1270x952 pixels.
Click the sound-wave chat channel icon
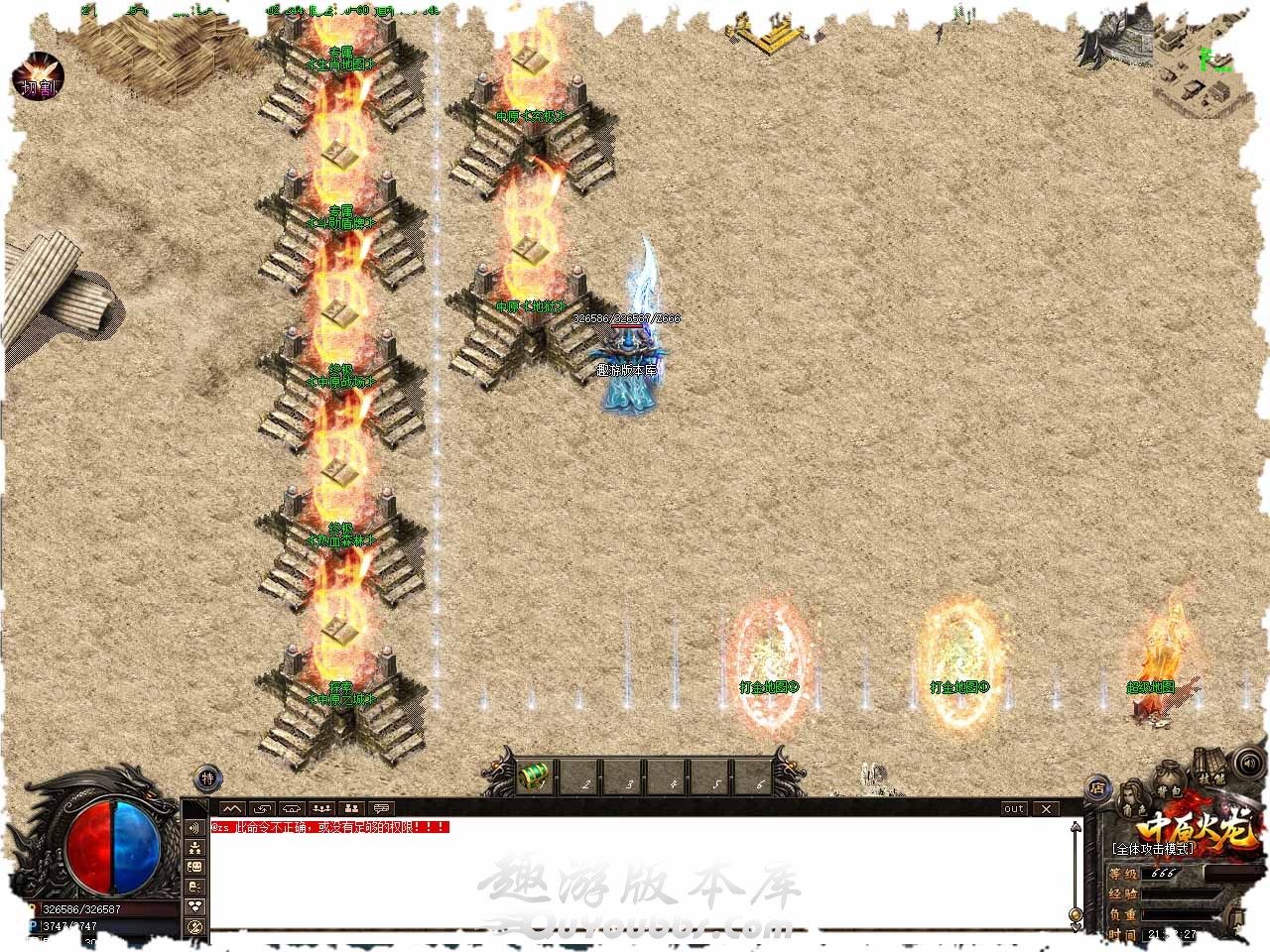(x=194, y=828)
